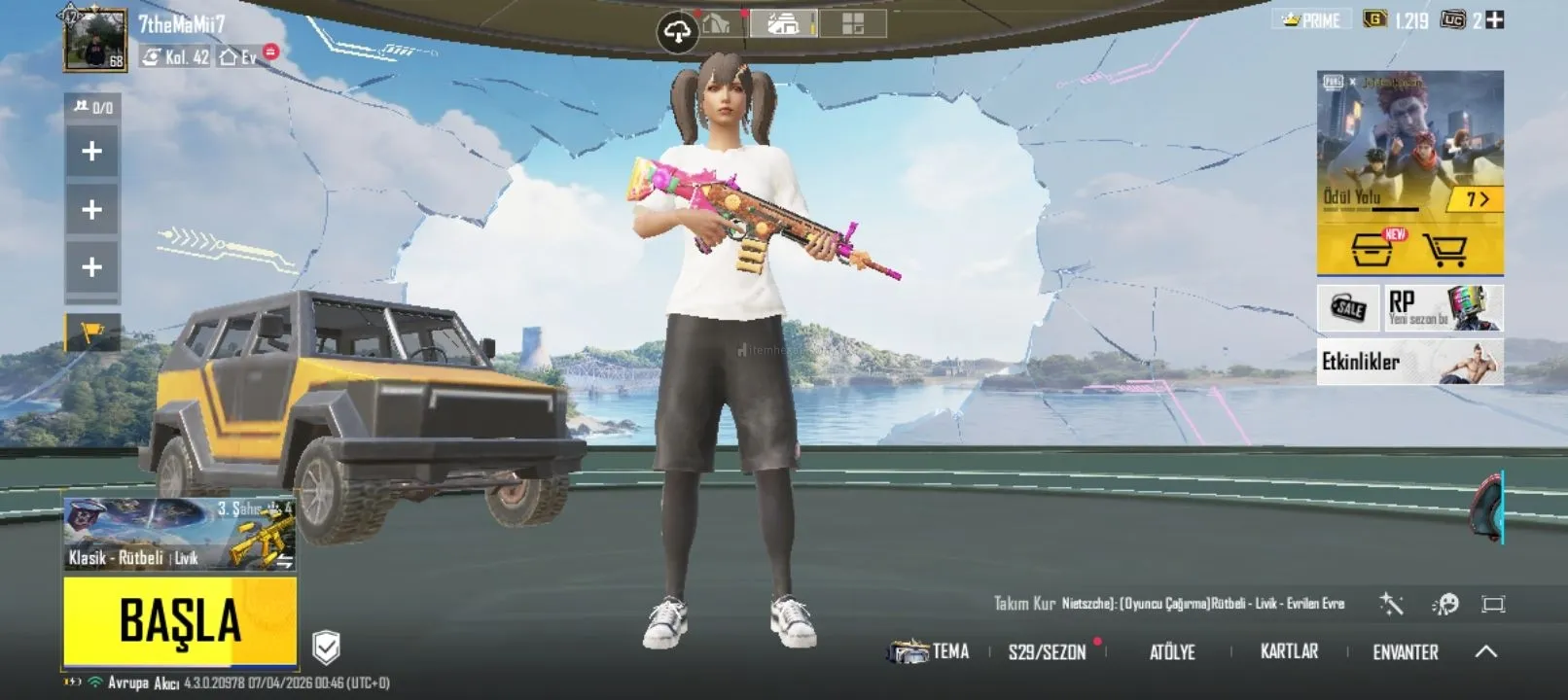
Task: Open the KARTLAR menu
Action: 1289,651
